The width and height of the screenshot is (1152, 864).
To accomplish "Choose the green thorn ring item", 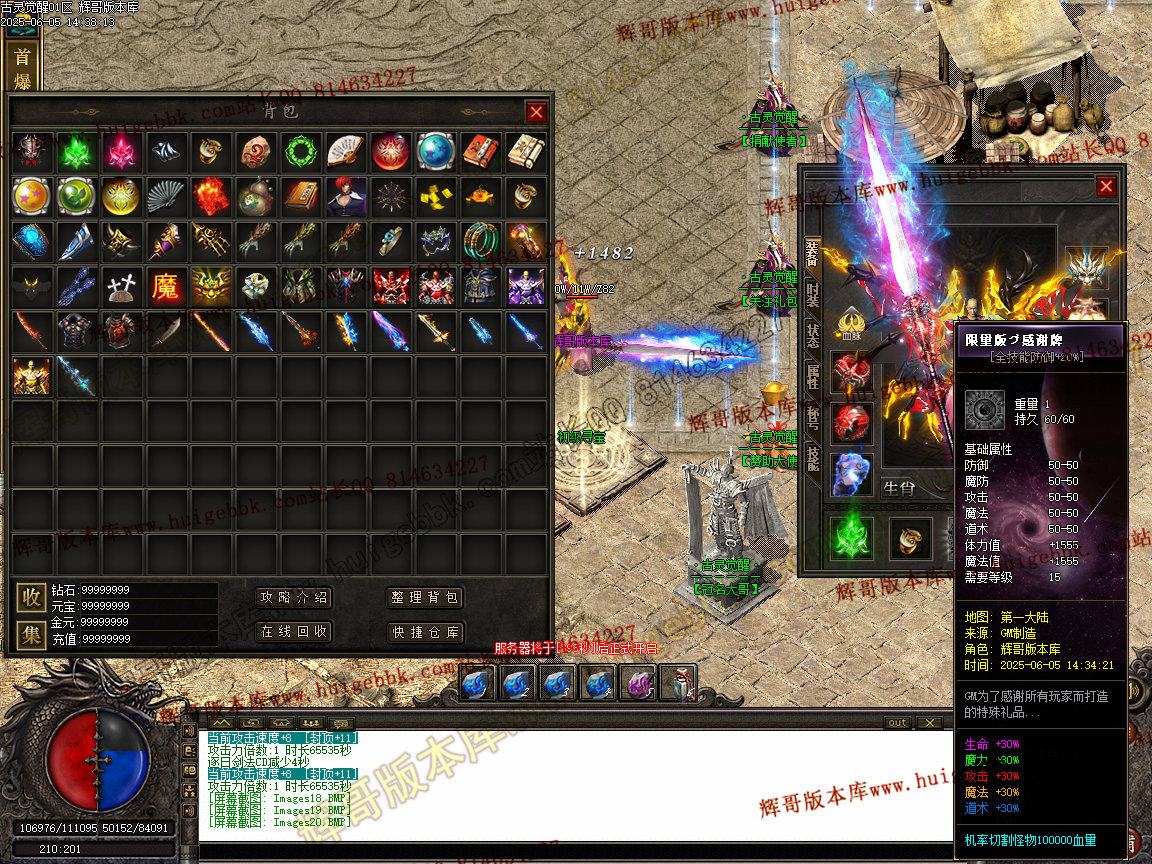I will coord(300,152).
